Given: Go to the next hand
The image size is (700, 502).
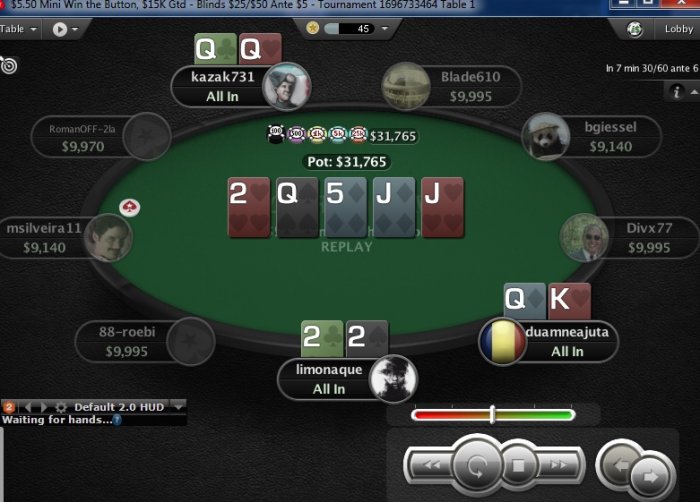Looking at the screenshot, I should tap(650, 475).
